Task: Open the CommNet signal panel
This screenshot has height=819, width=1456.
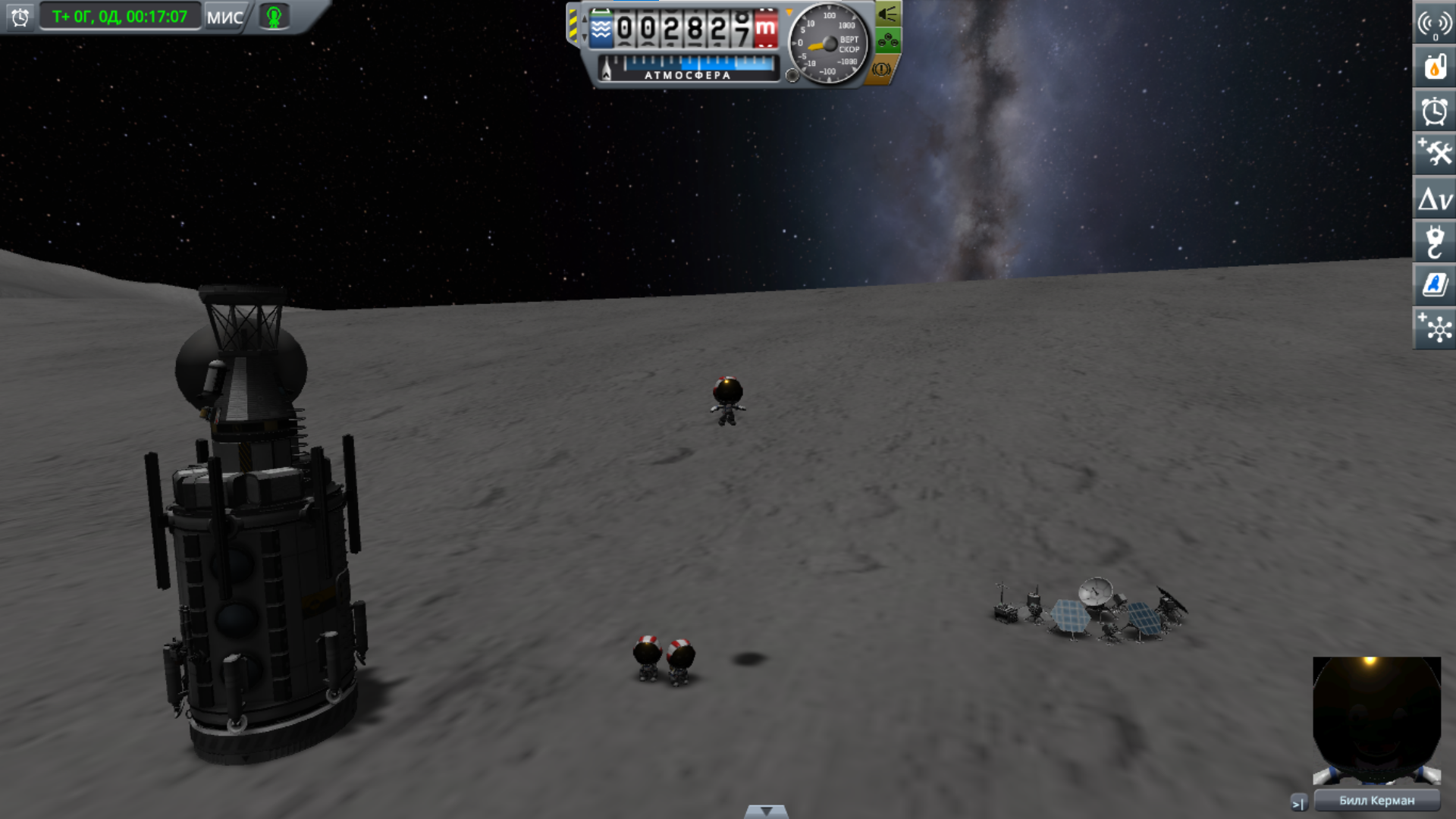Action: pos(1434,24)
